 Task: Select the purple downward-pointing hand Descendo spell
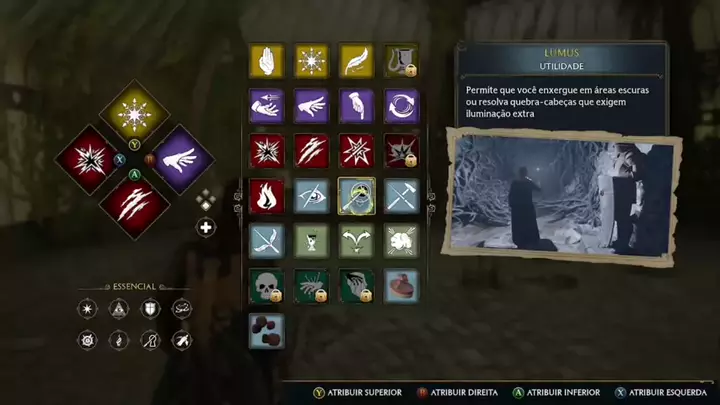coord(356,105)
